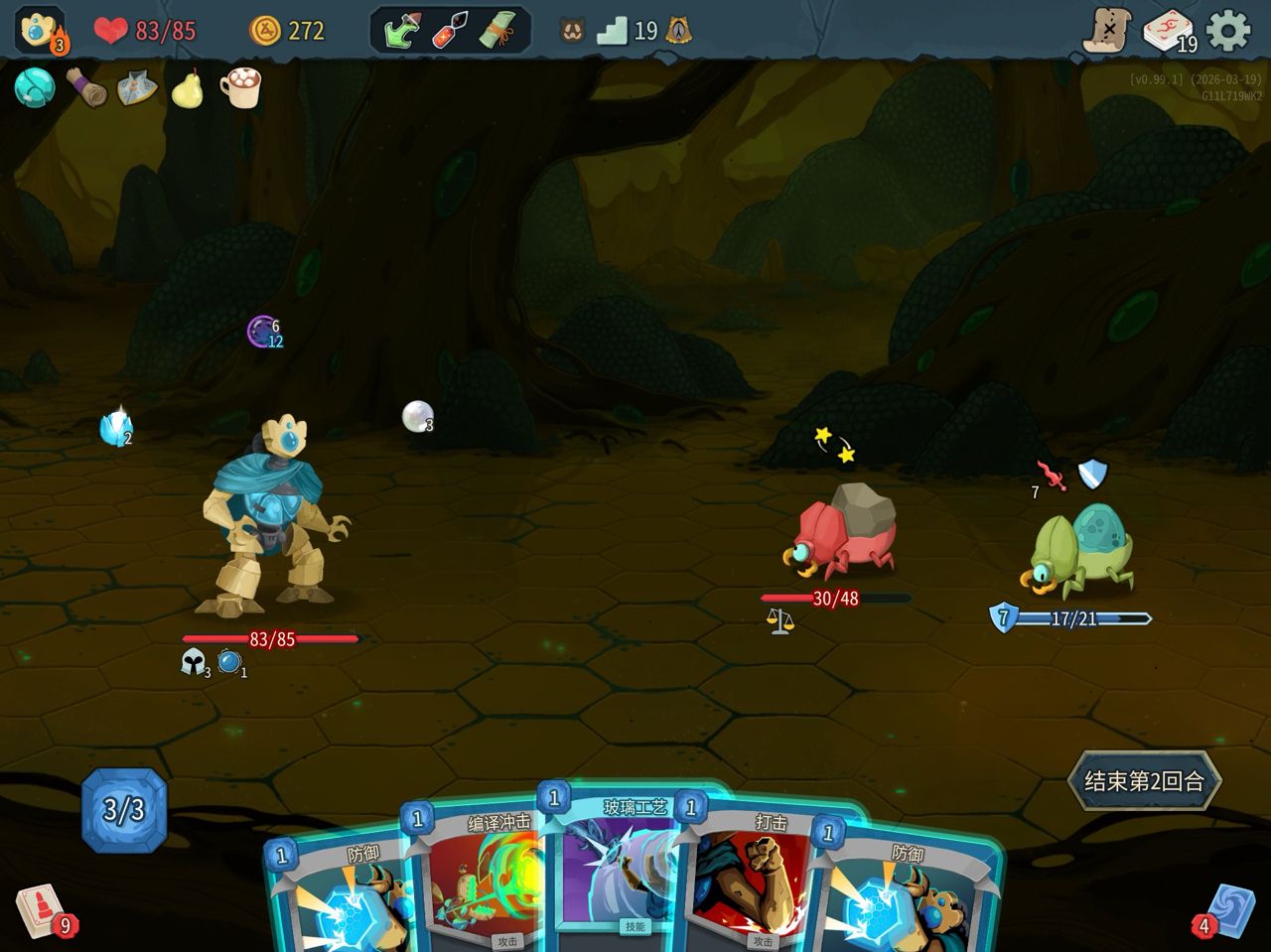Click the character portrait in top bar
The image size is (1271, 952).
(40, 30)
